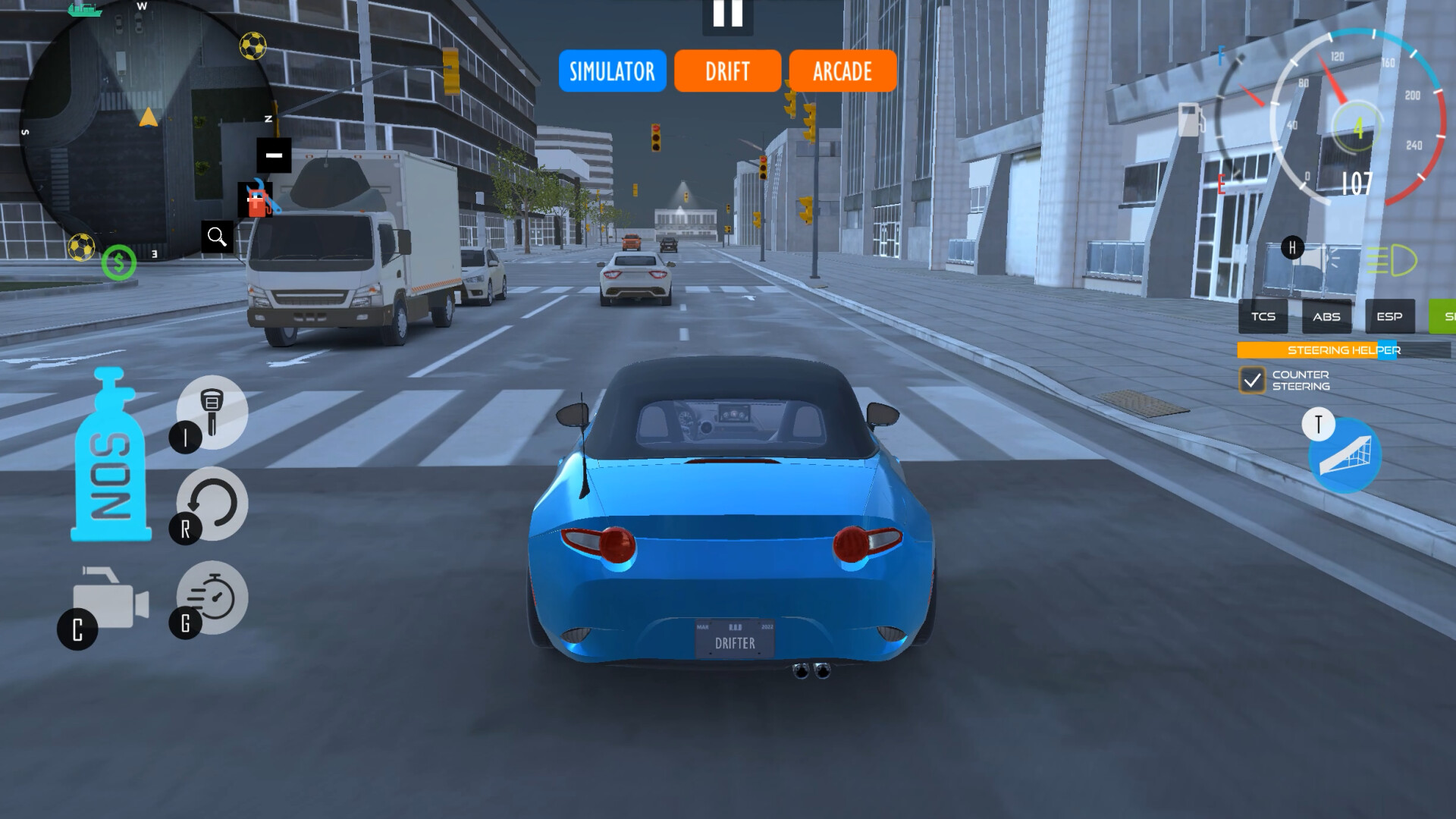The width and height of the screenshot is (1456, 819).
Task: Toggle the ABS assist
Action: point(1326,316)
